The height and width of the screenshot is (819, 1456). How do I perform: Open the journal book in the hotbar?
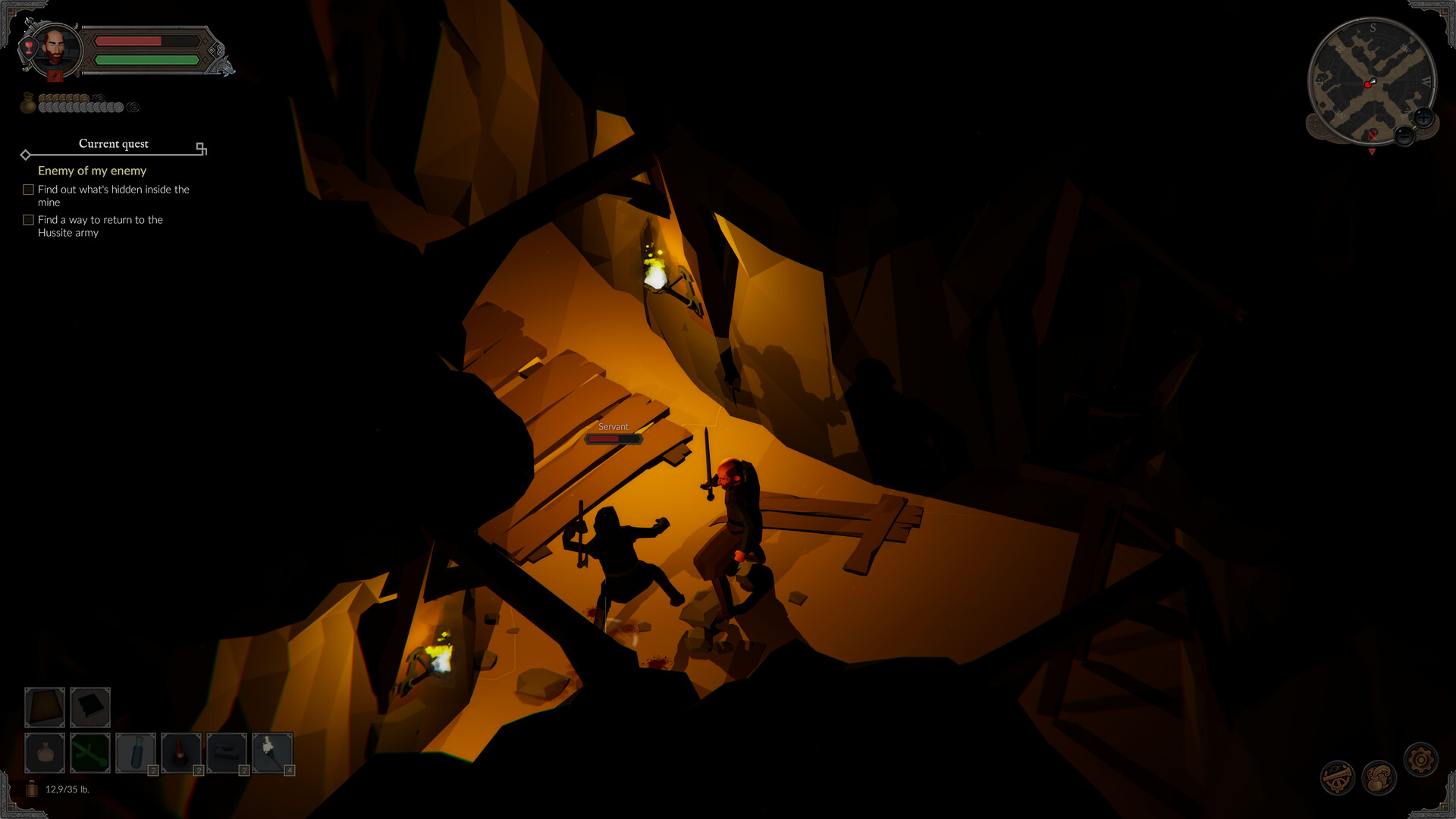pyautogui.click(x=89, y=707)
